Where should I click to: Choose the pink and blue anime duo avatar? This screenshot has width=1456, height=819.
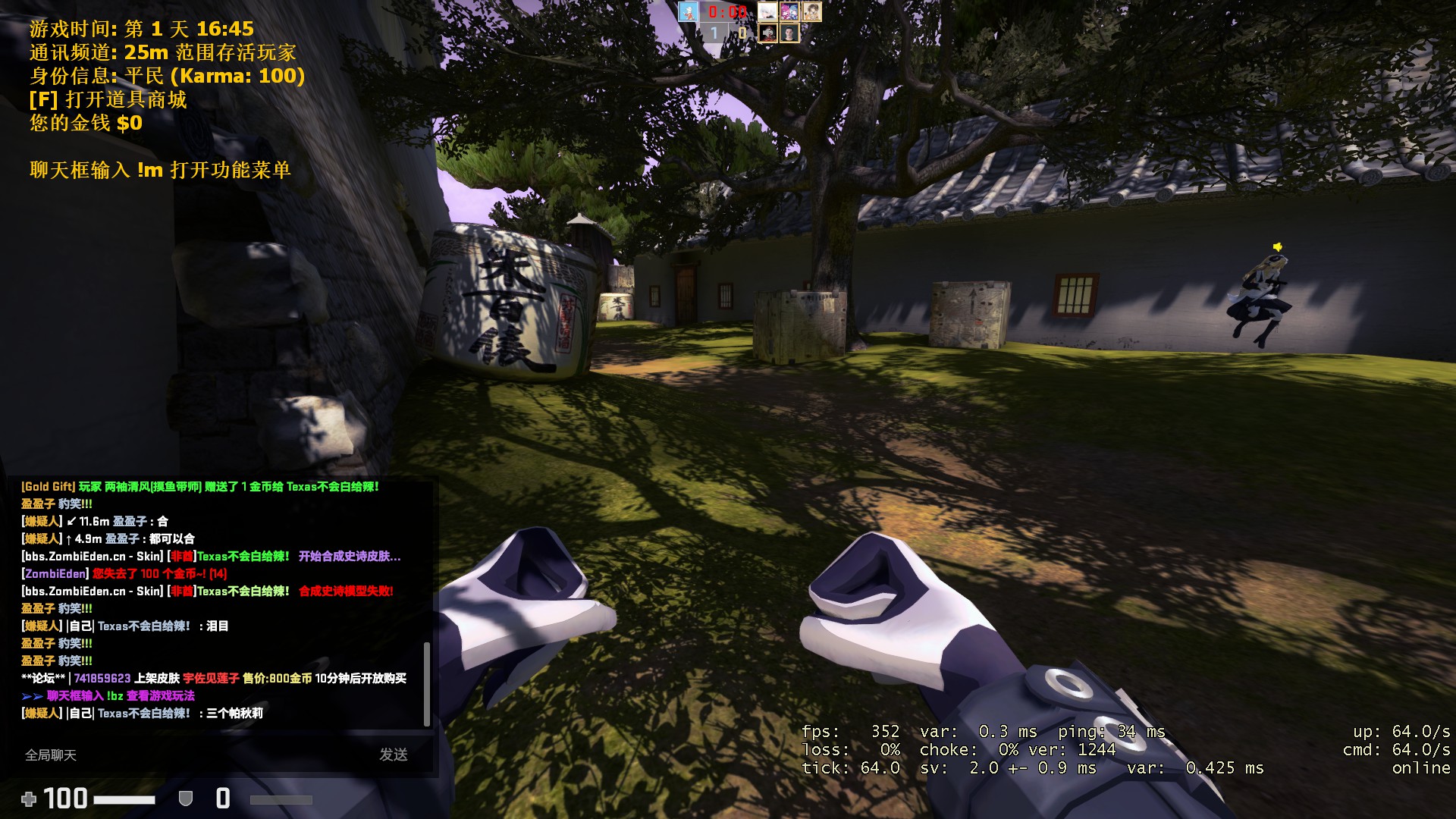(x=789, y=11)
